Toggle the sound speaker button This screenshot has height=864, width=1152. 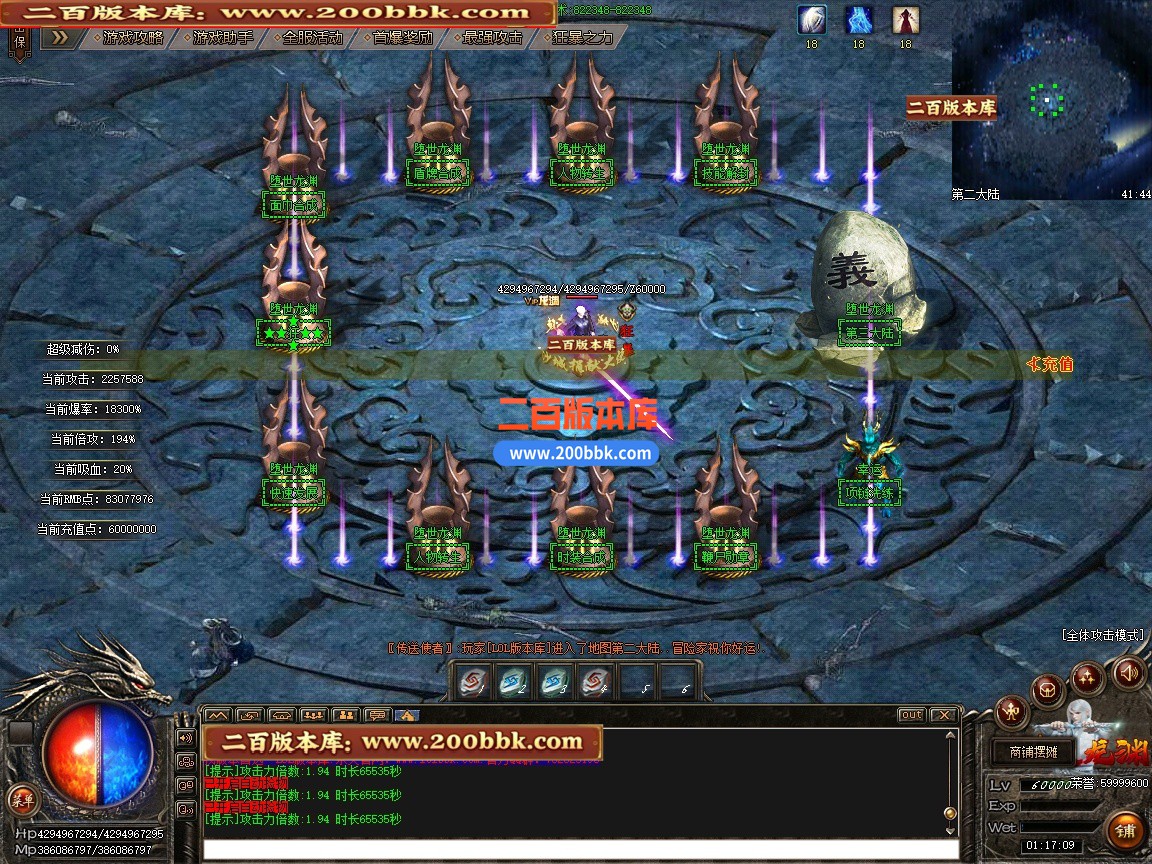pyautogui.click(x=1128, y=673)
